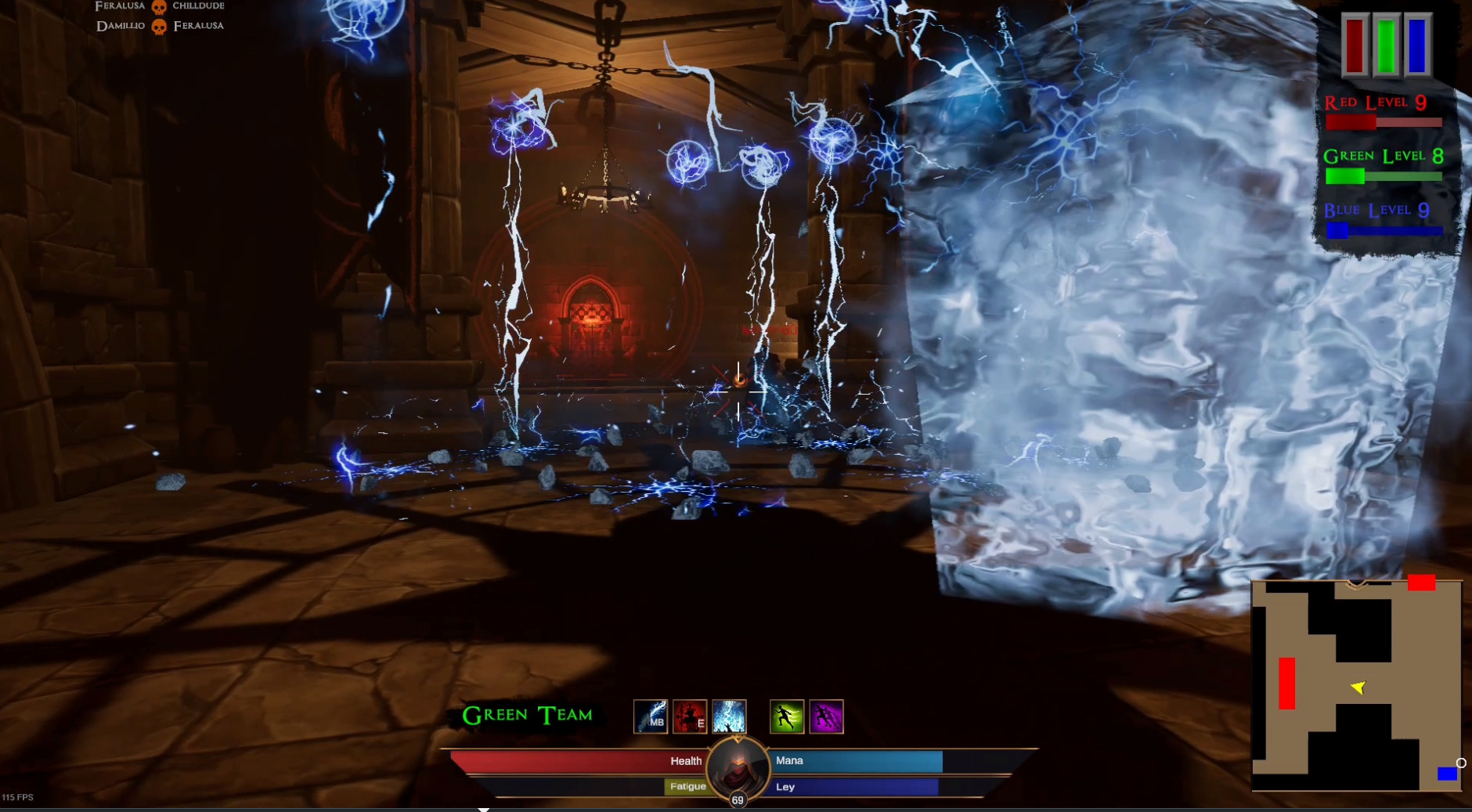Screen dimensions: 1472x812
Task: Click the blue marker at the minimap bottom
Action: click(1447, 774)
